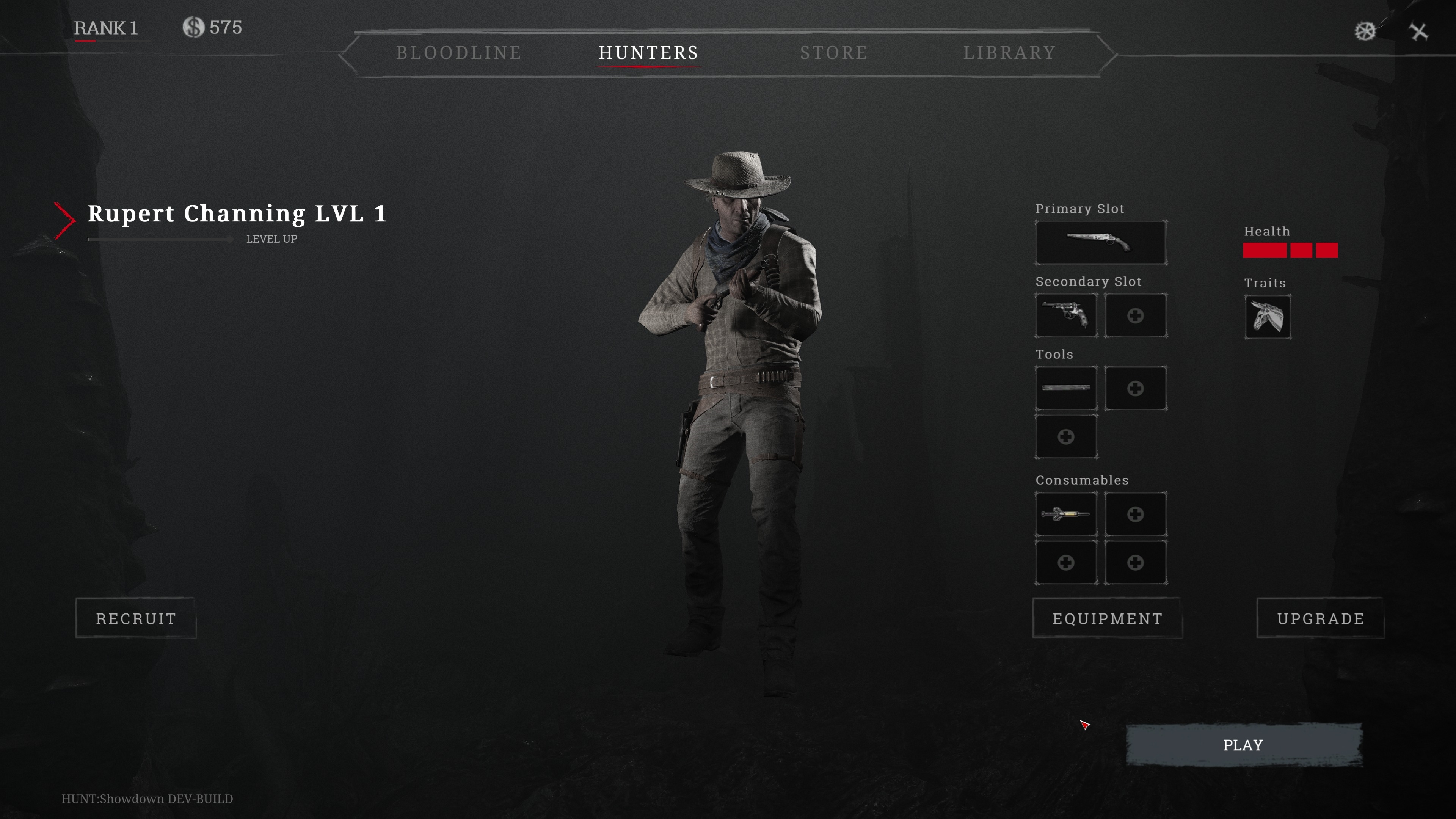Select the syringe consumable slot
Image resolution: width=1456 pixels, height=819 pixels.
click(x=1066, y=514)
